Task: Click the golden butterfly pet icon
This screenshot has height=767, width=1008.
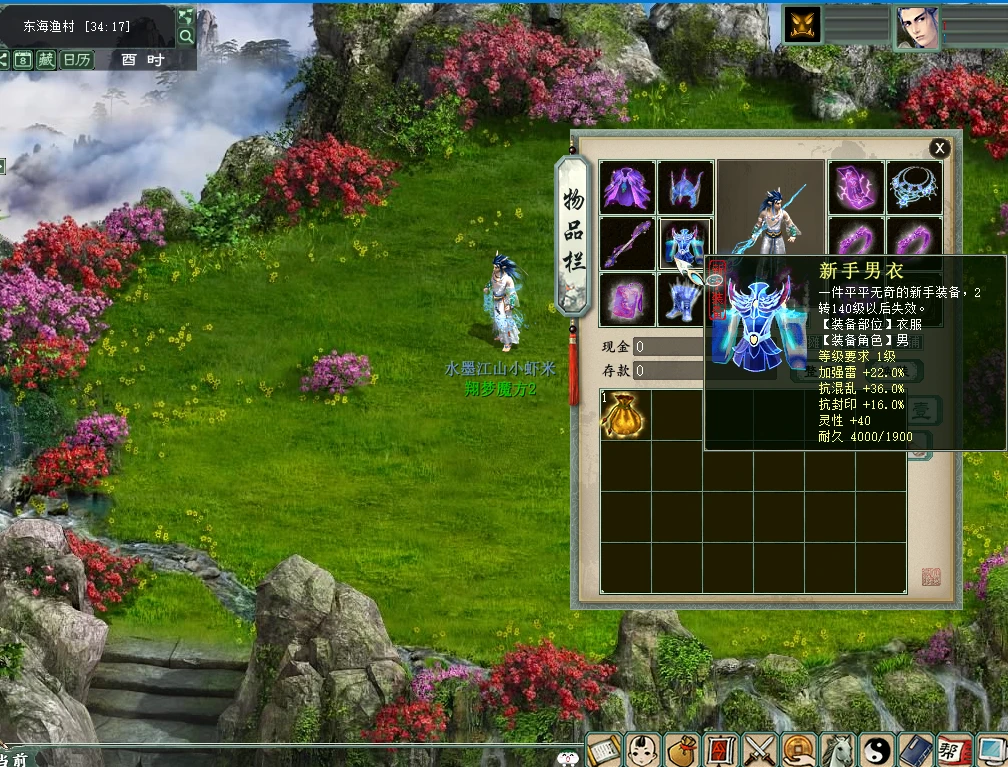Action: [x=802, y=25]
